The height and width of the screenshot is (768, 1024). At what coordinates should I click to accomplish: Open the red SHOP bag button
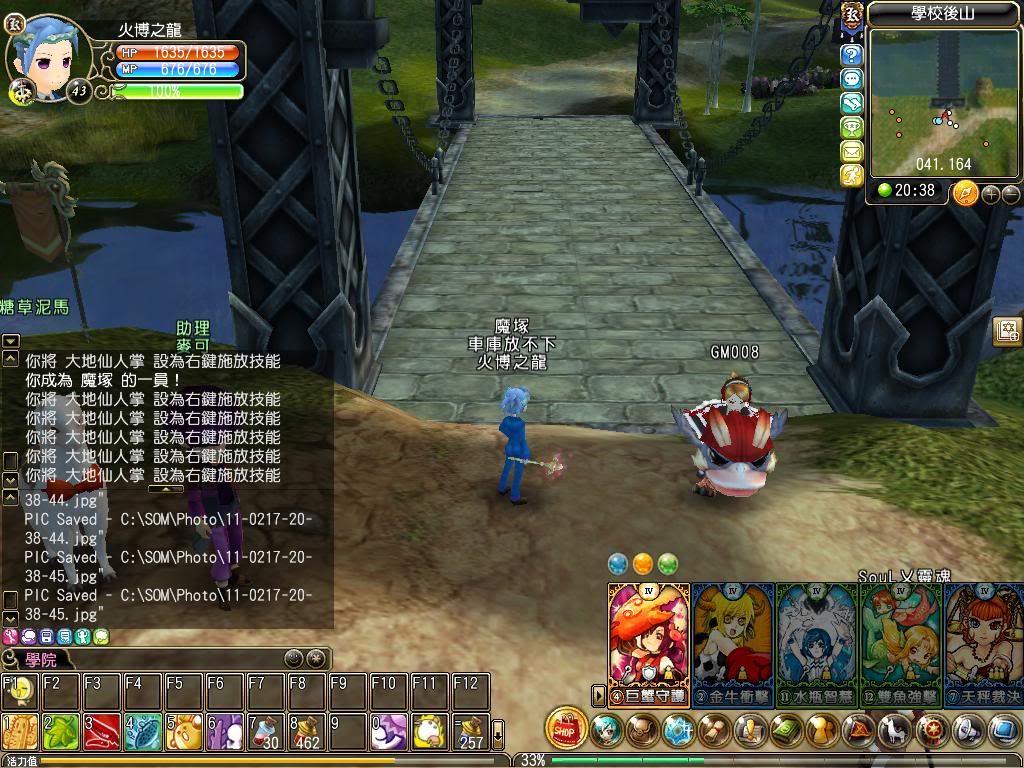(x=566, y=728)
